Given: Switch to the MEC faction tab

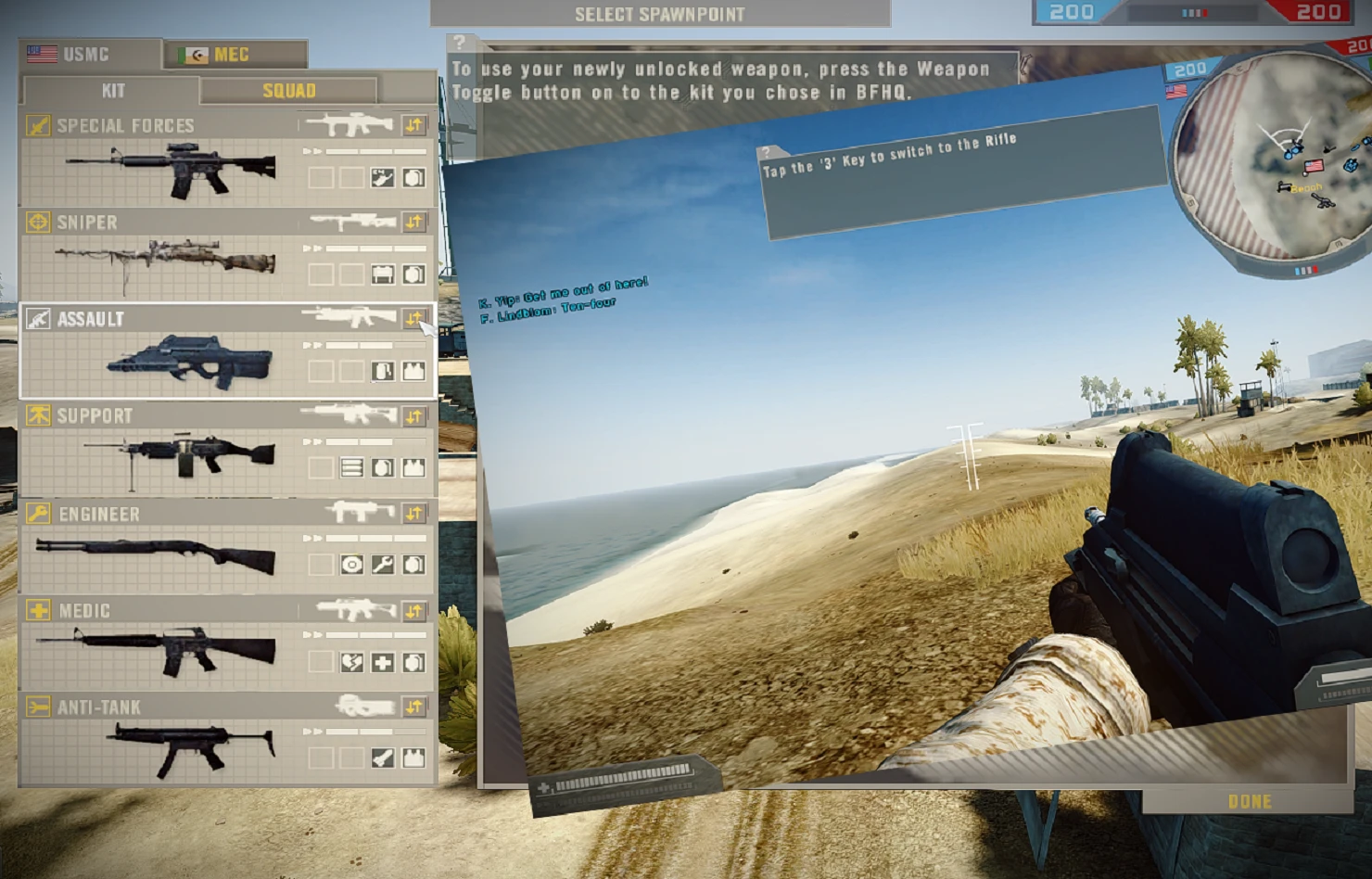Looking at the screenshot, I should 236,54.
